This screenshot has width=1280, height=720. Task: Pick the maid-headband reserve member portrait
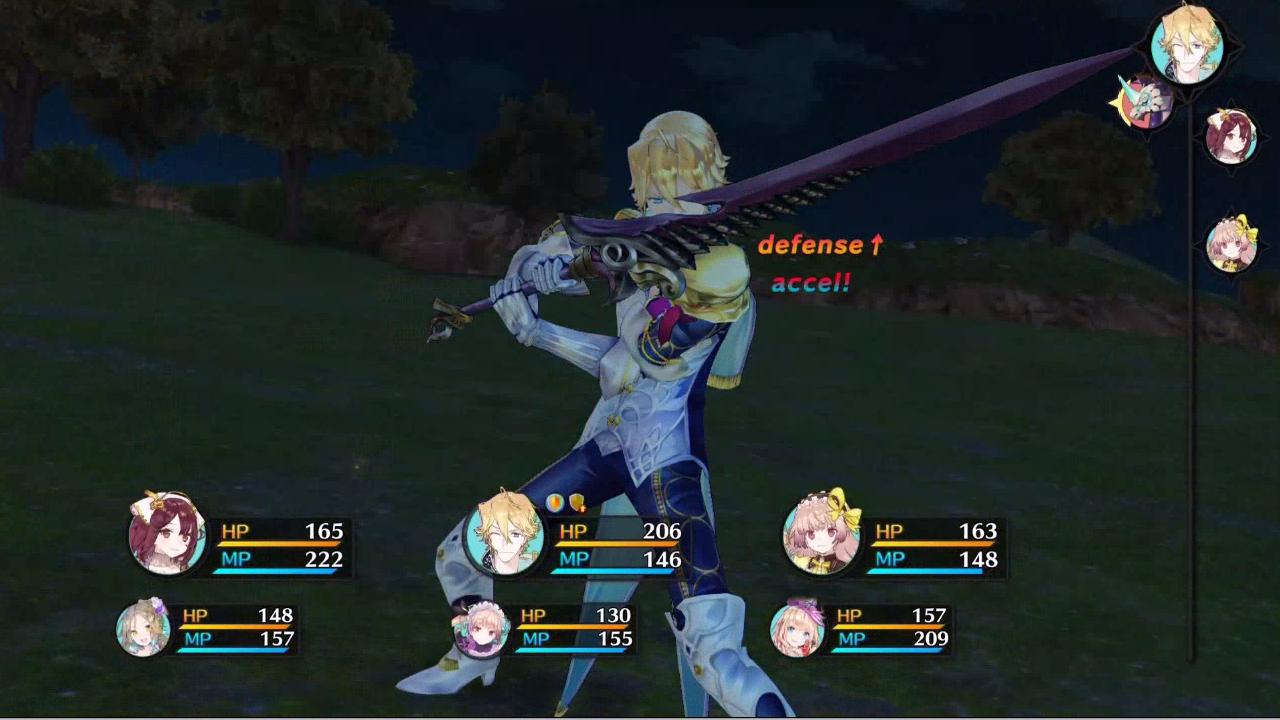point(481,628)
